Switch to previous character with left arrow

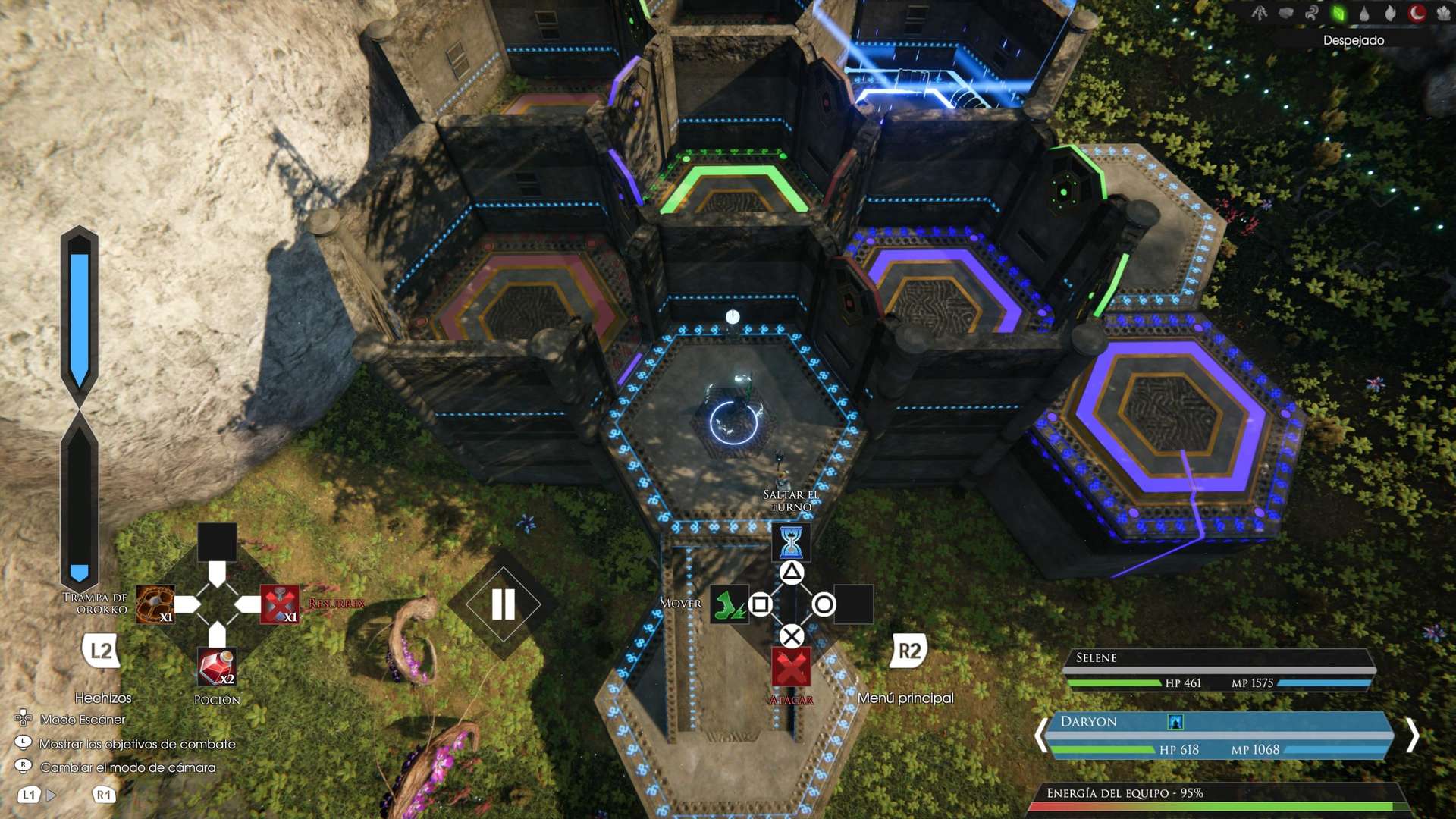point(1041,735)
